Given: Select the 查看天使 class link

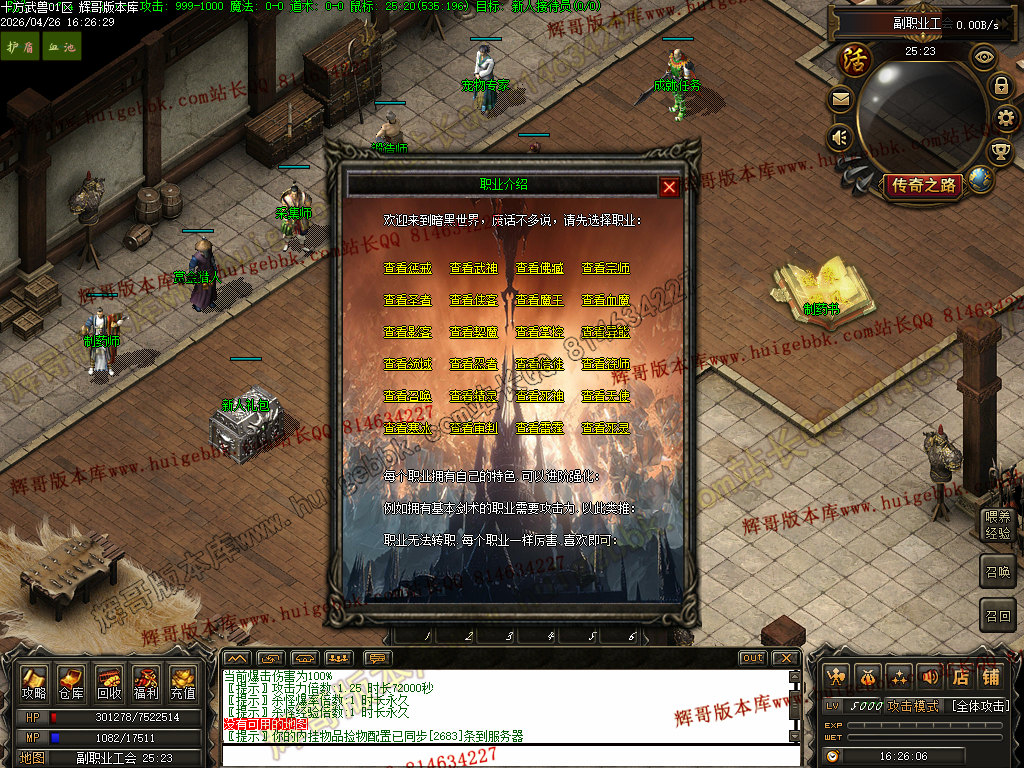Looking at the screenshot, I should click(605, 396).
